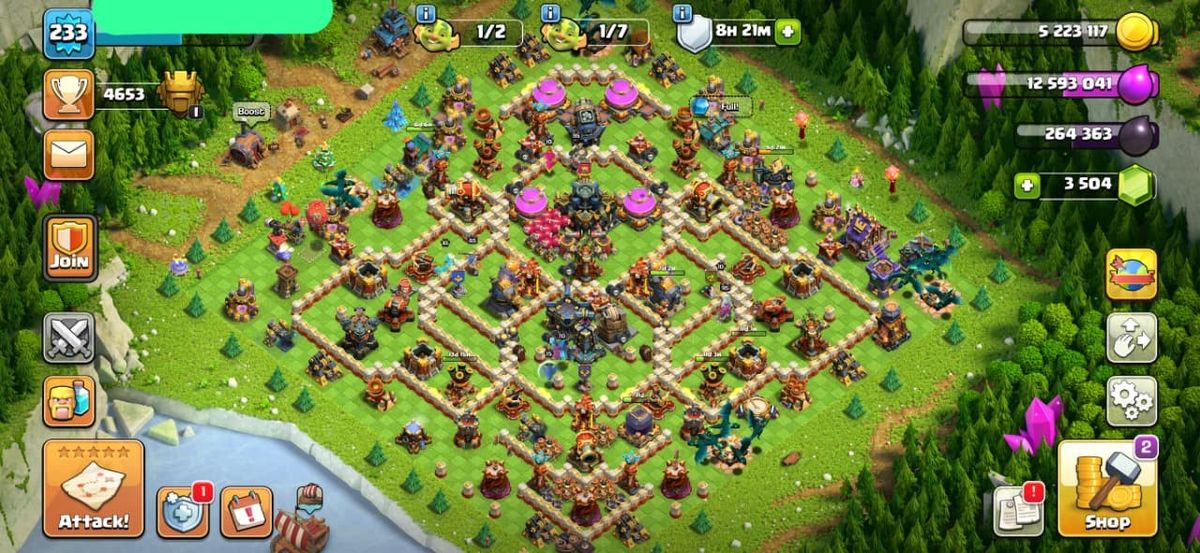Tap the Attack! button
The width and height of the screenshot is (1200, 553).
[93, 489]
